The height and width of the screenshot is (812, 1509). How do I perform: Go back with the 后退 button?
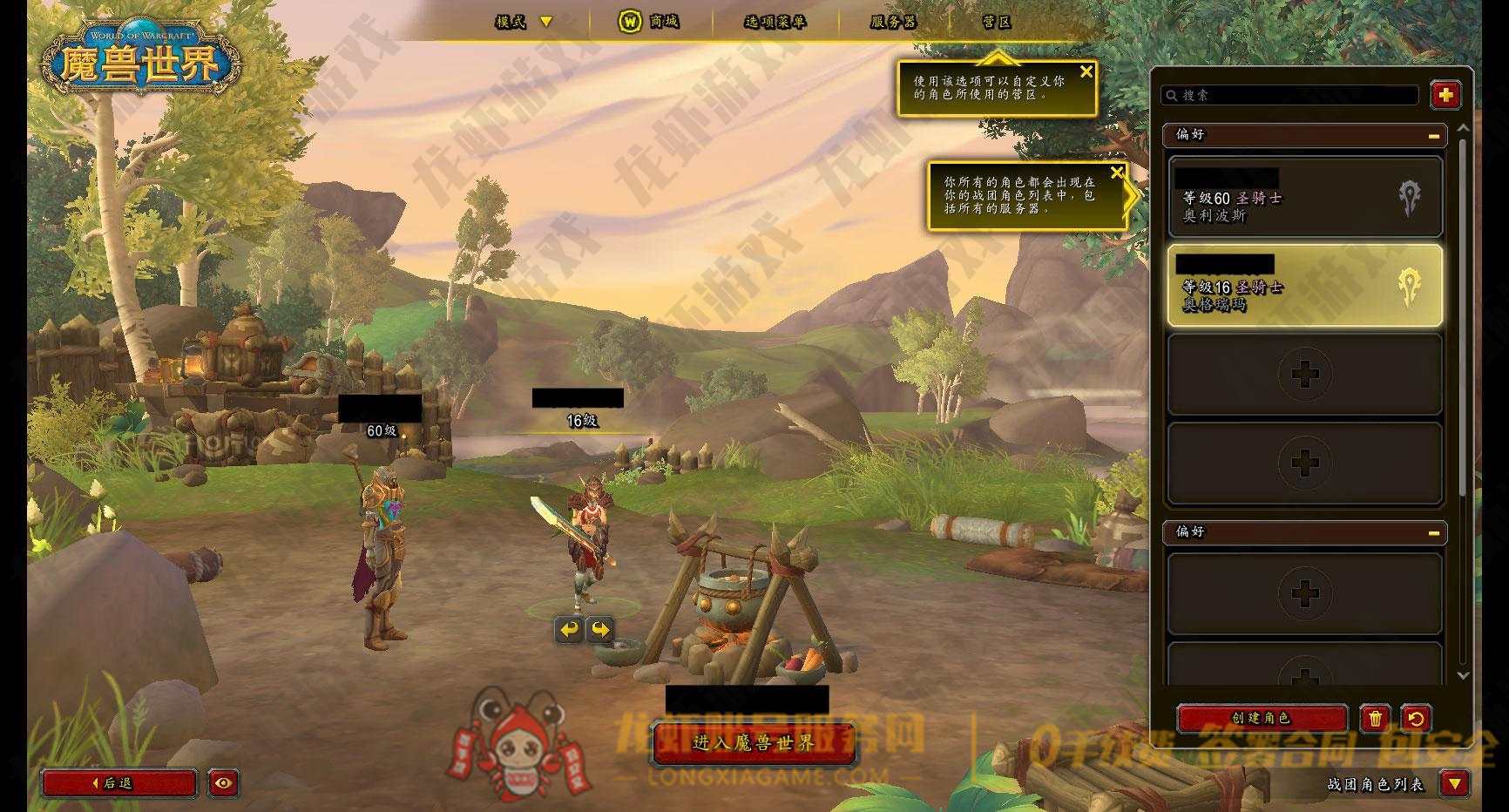[x=118, y=783]
